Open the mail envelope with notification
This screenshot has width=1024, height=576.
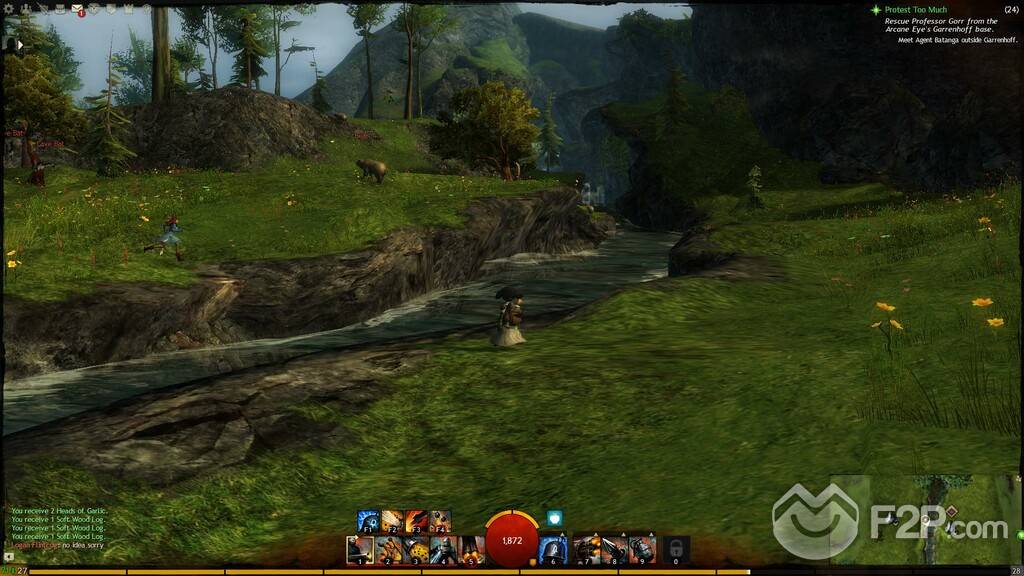click(x=77, y=9)
